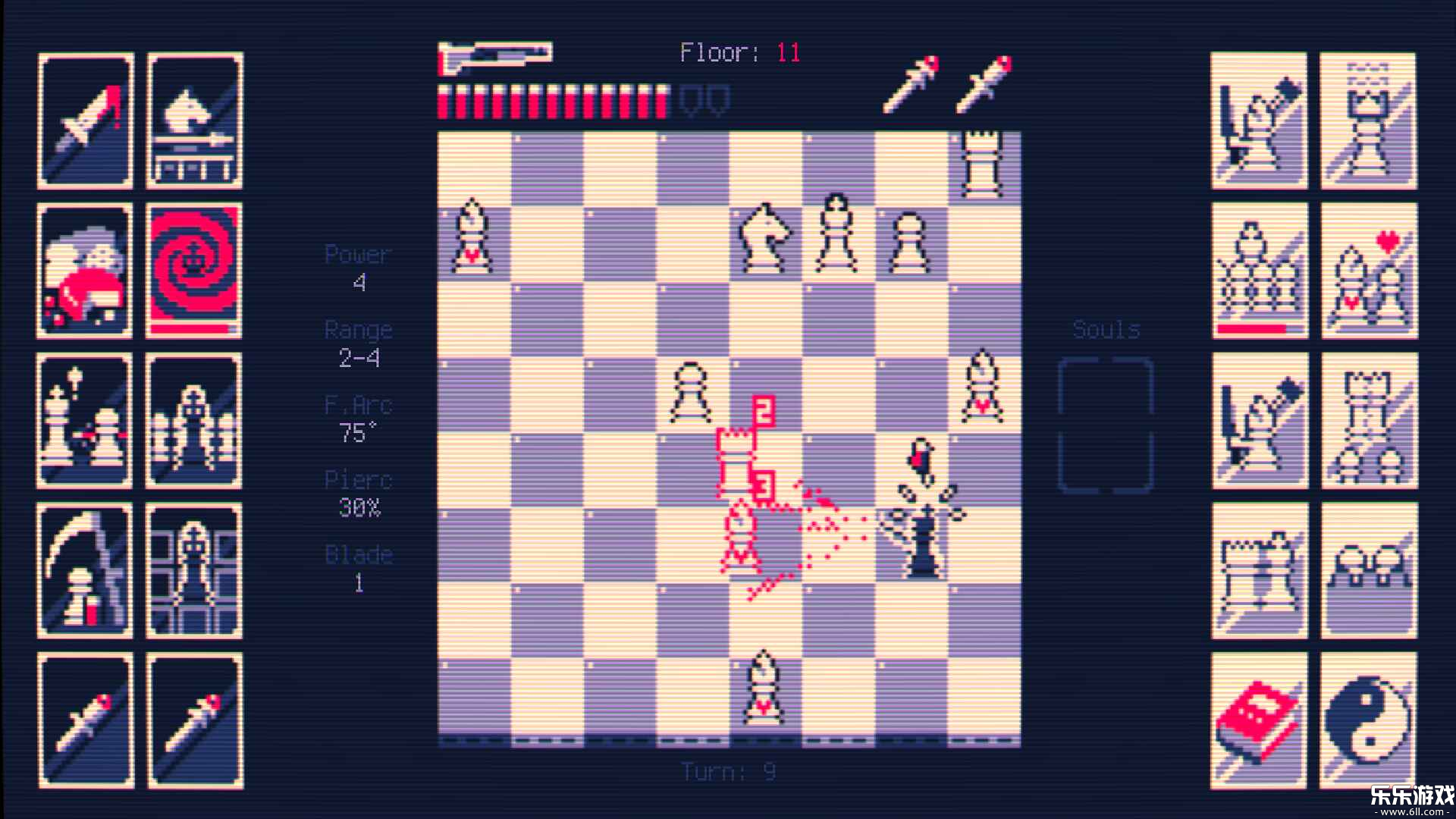Click the red book card

pos(1259,717)
